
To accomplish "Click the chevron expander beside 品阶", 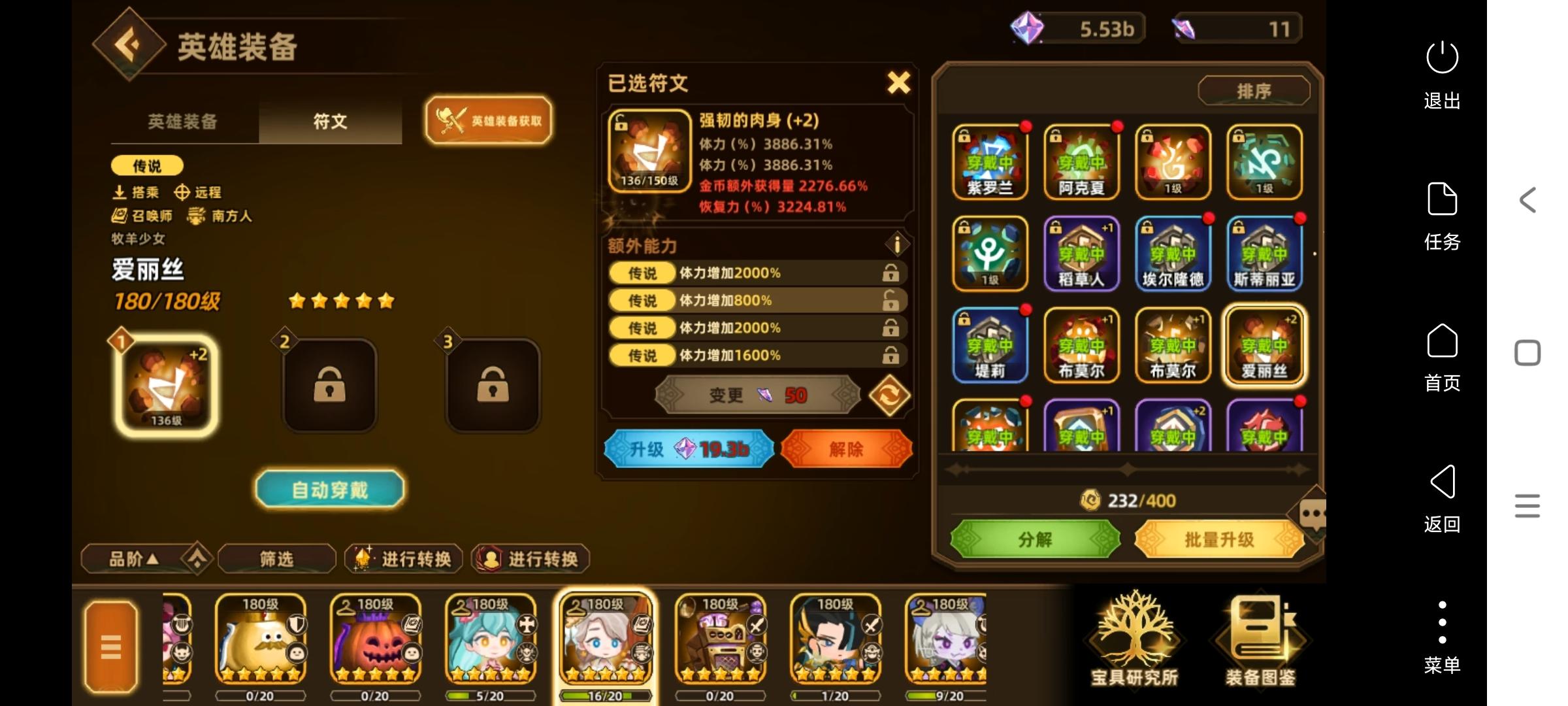I will pos(197,559).
